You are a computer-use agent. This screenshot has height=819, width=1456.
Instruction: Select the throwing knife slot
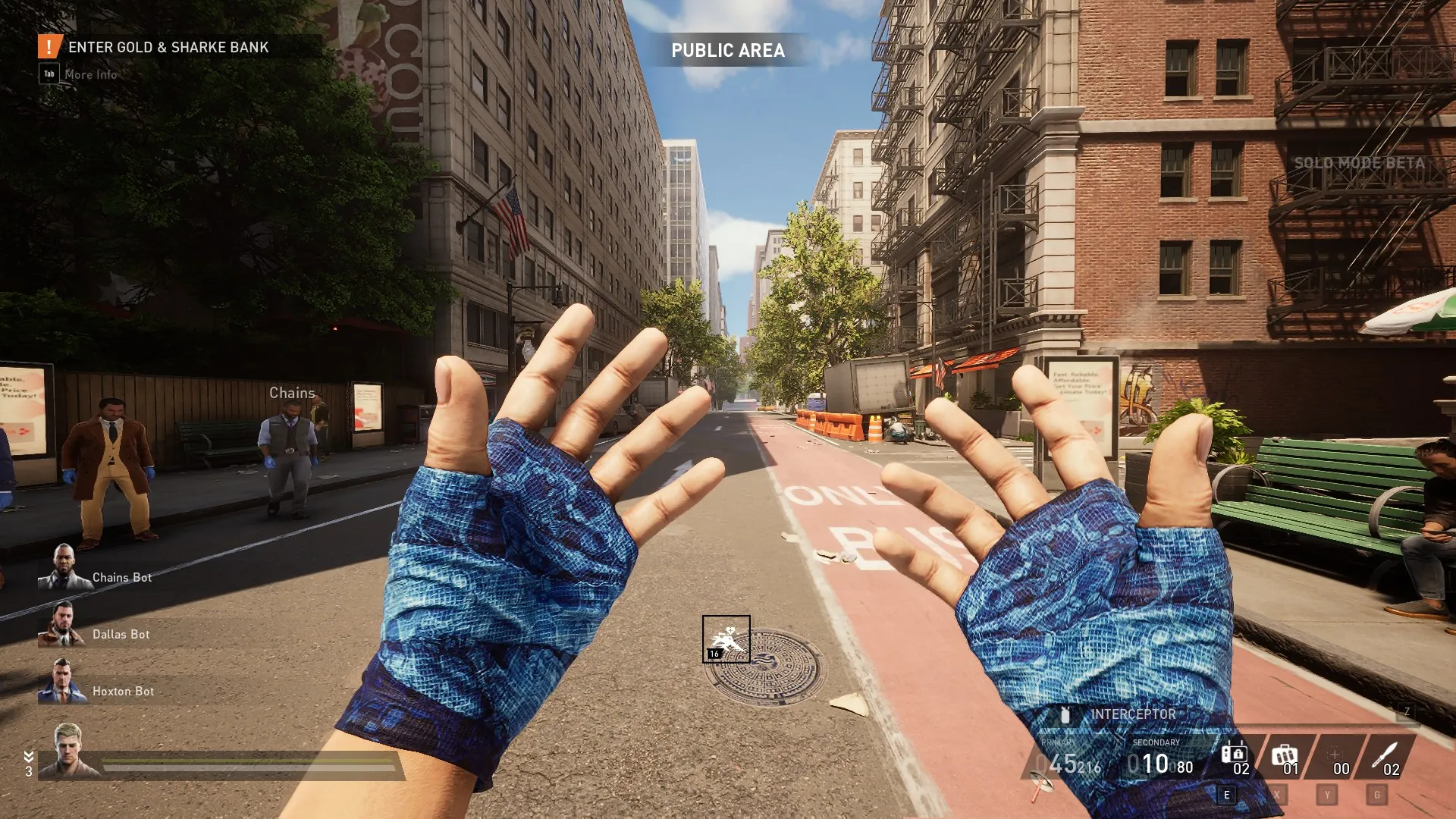click(x=1385, y=756)
